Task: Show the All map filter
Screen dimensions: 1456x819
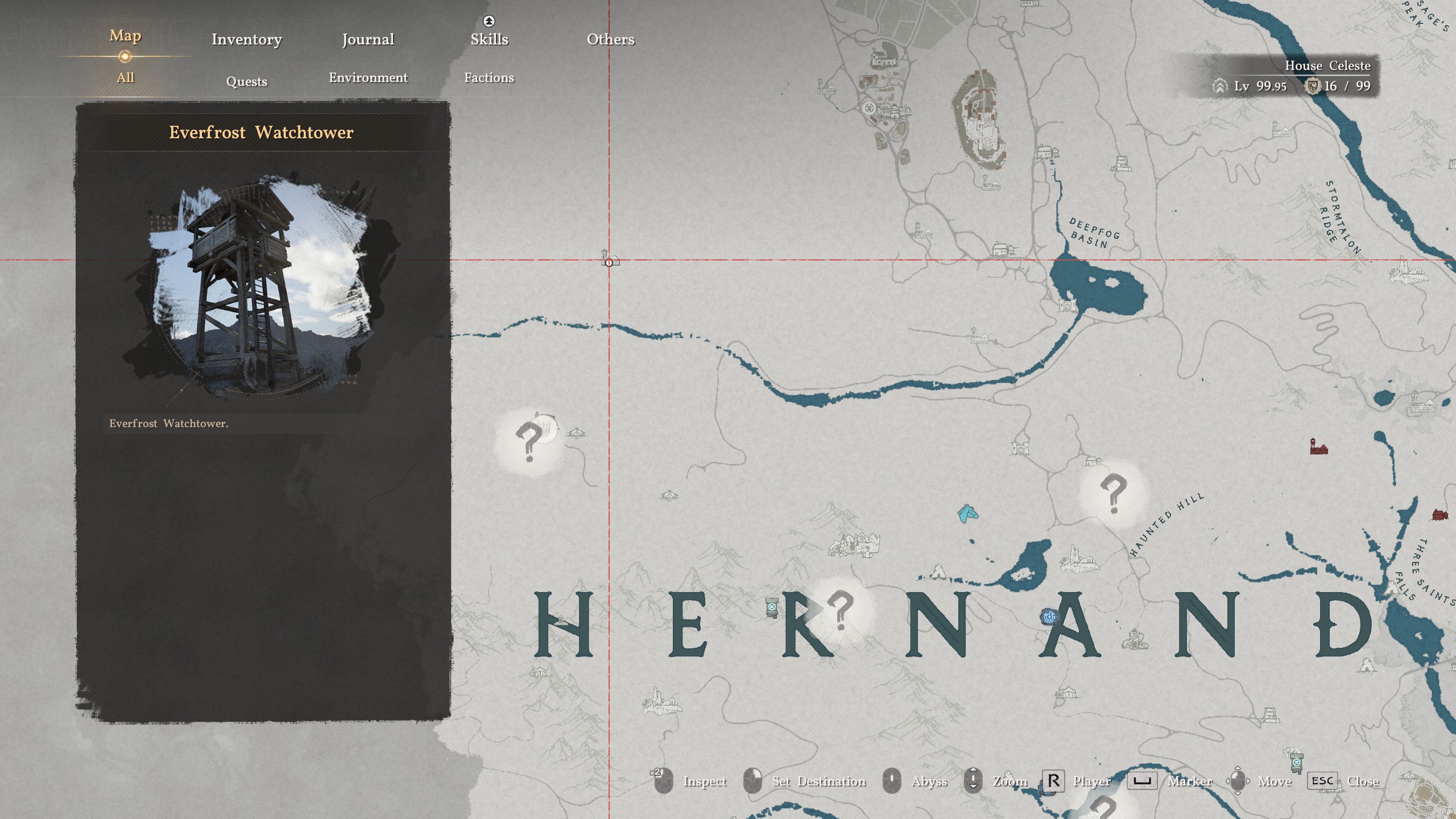Action: click(x=125, y=78)
